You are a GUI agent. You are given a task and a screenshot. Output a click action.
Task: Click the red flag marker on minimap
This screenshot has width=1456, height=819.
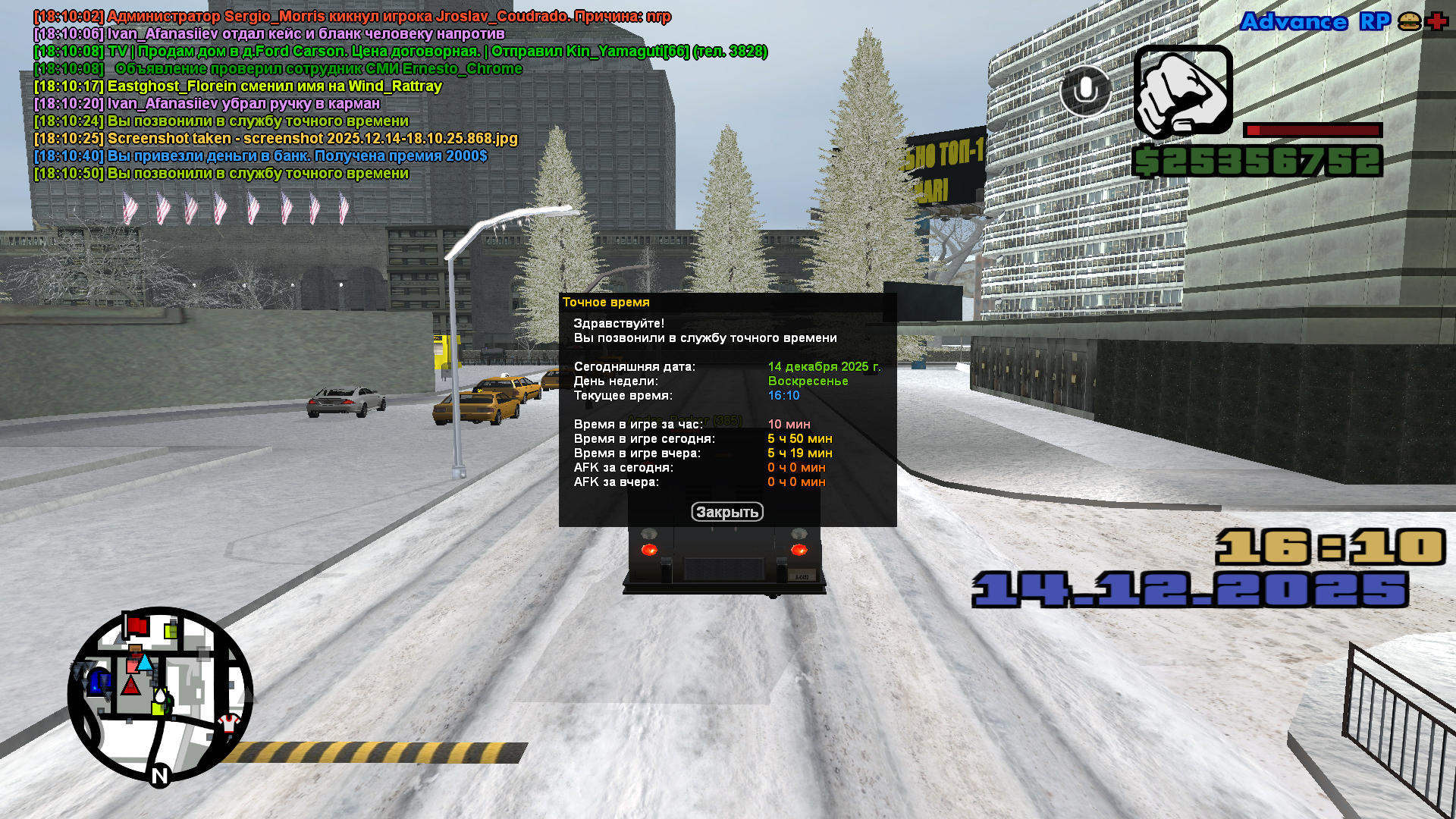pyautogui.click(x=136, y=626)
